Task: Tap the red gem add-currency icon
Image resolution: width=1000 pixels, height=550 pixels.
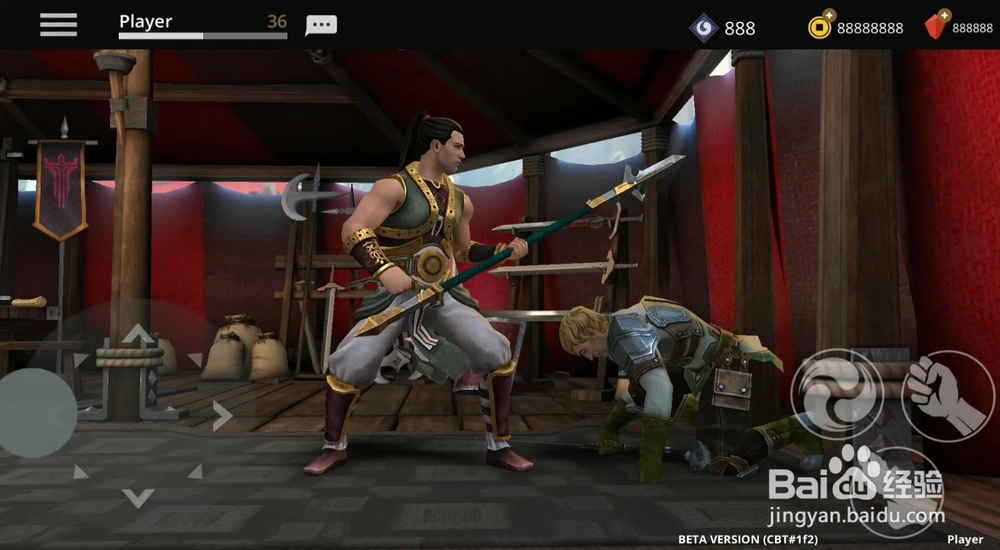Action: [936, 26]
